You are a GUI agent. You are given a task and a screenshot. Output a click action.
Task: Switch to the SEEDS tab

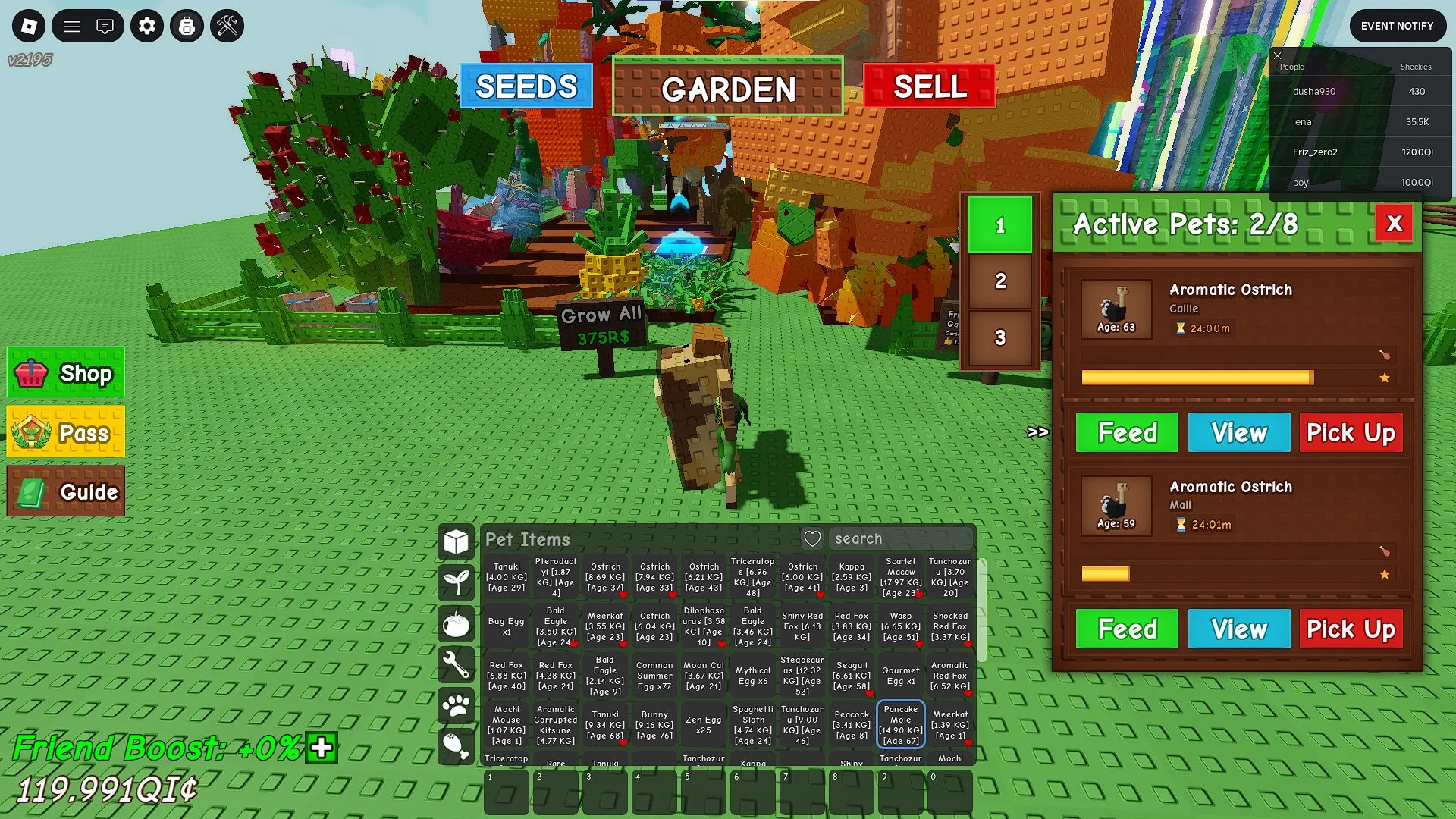(527, 86)
